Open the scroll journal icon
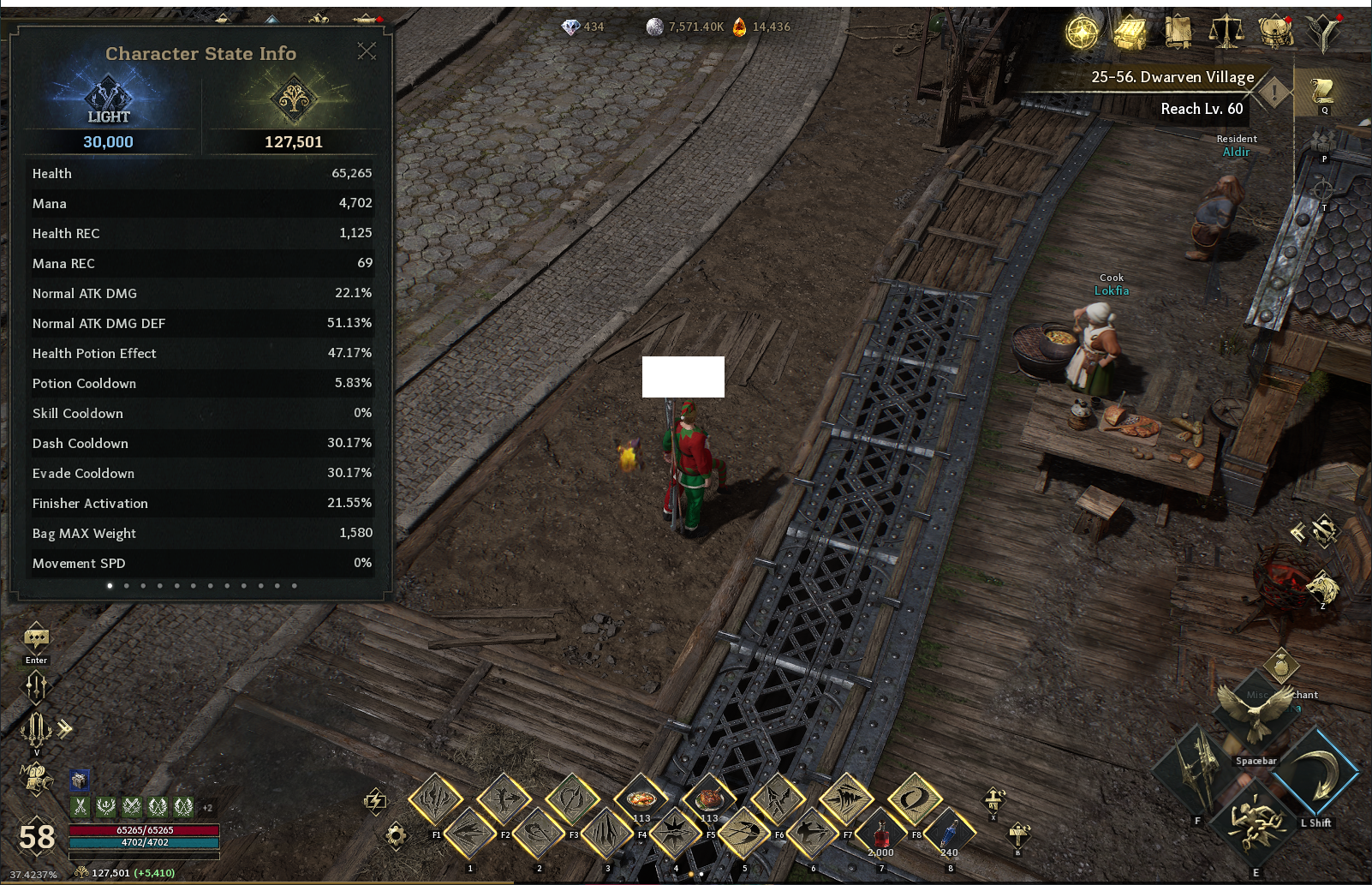The width and height of the screenshot is (1372, 885). tap(1178, 33)
